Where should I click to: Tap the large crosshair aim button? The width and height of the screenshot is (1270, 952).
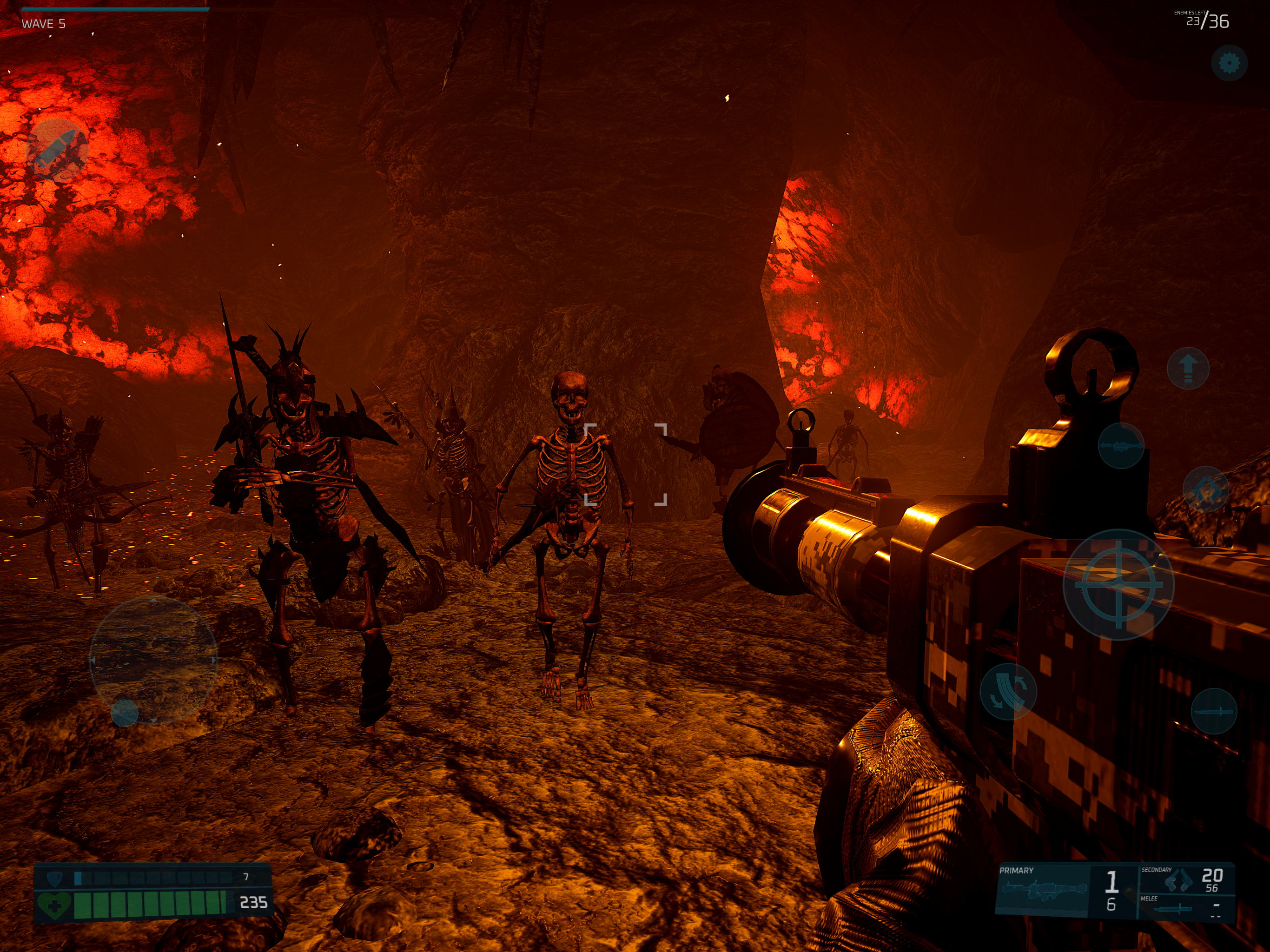(x=1118, y=584)
